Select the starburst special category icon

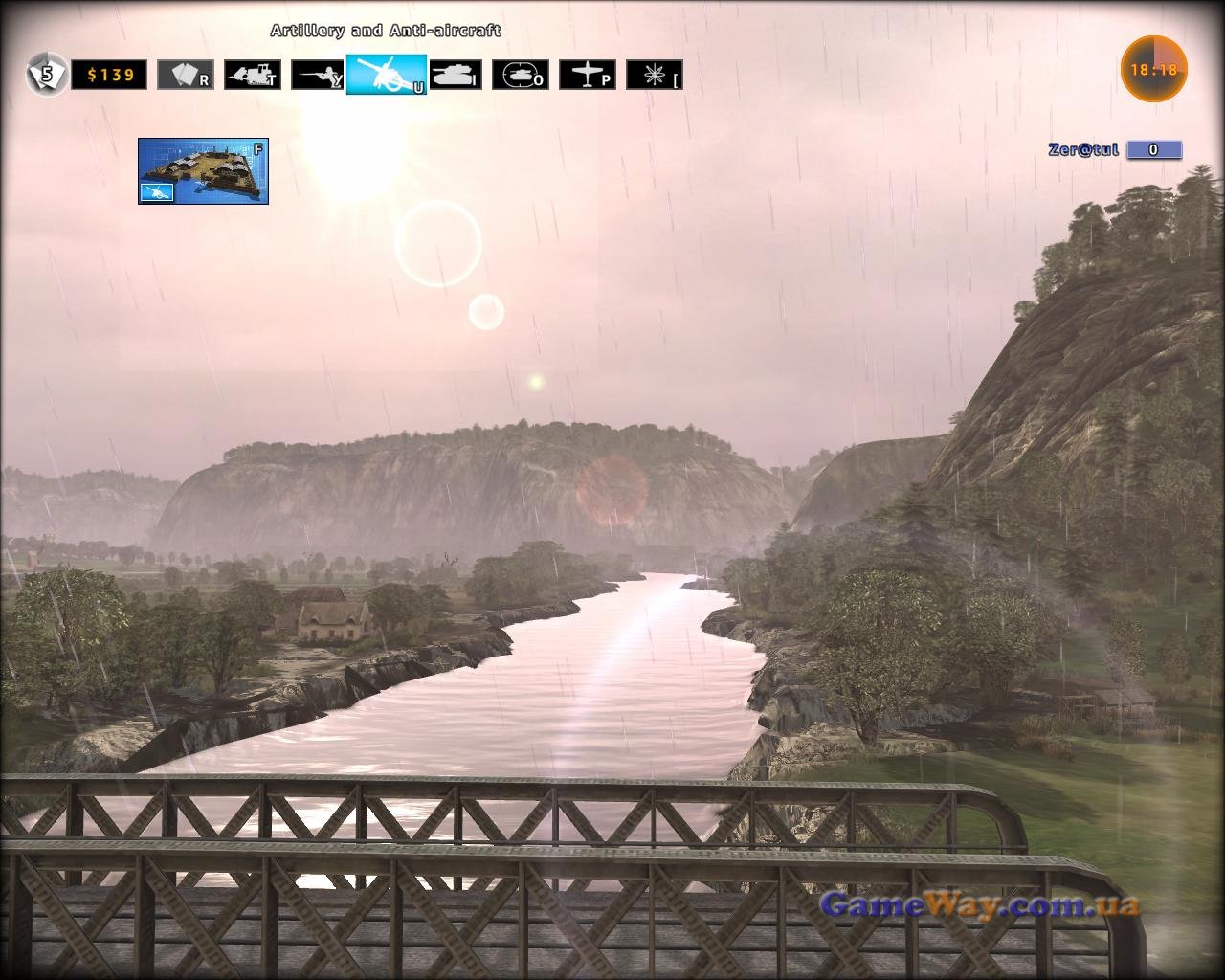click(654, 75)
